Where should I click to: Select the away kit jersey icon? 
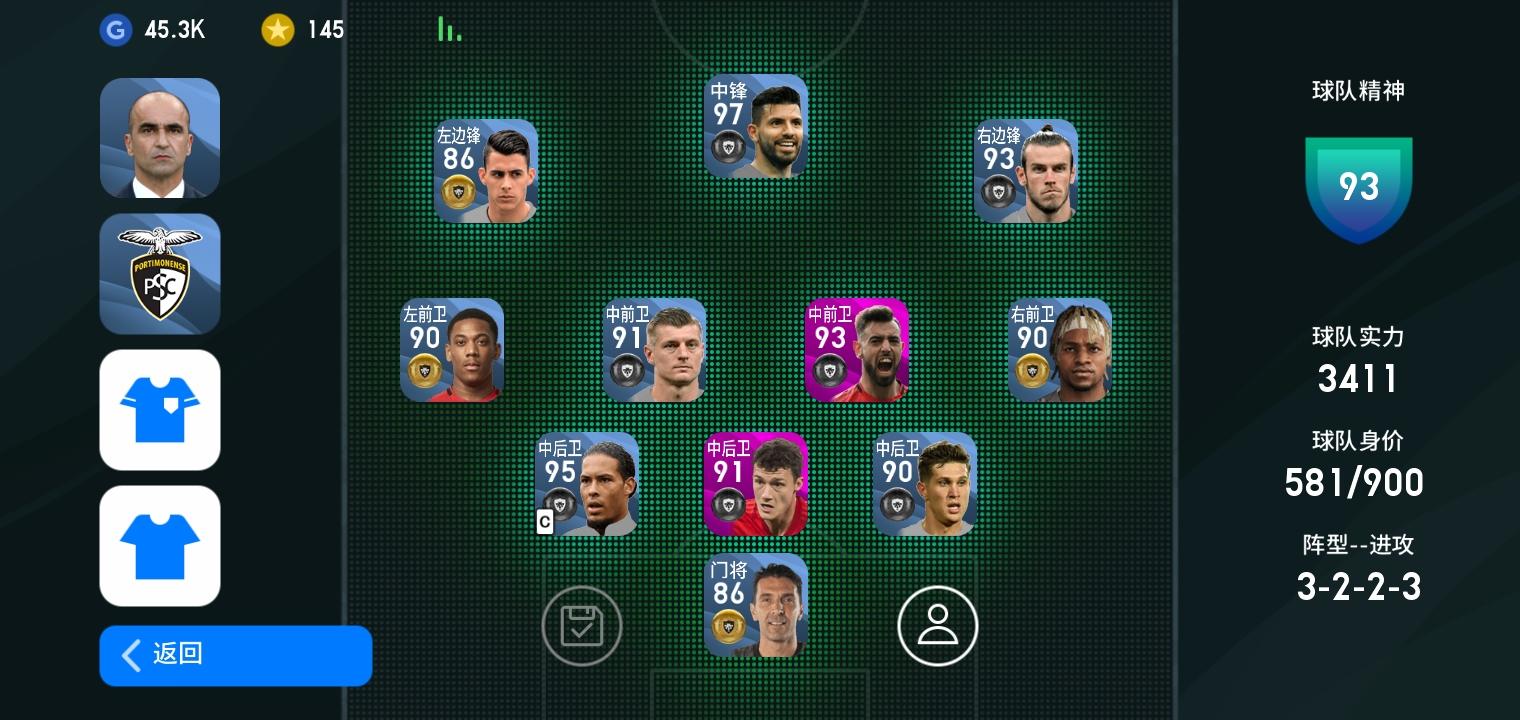(x=160, y=545)
